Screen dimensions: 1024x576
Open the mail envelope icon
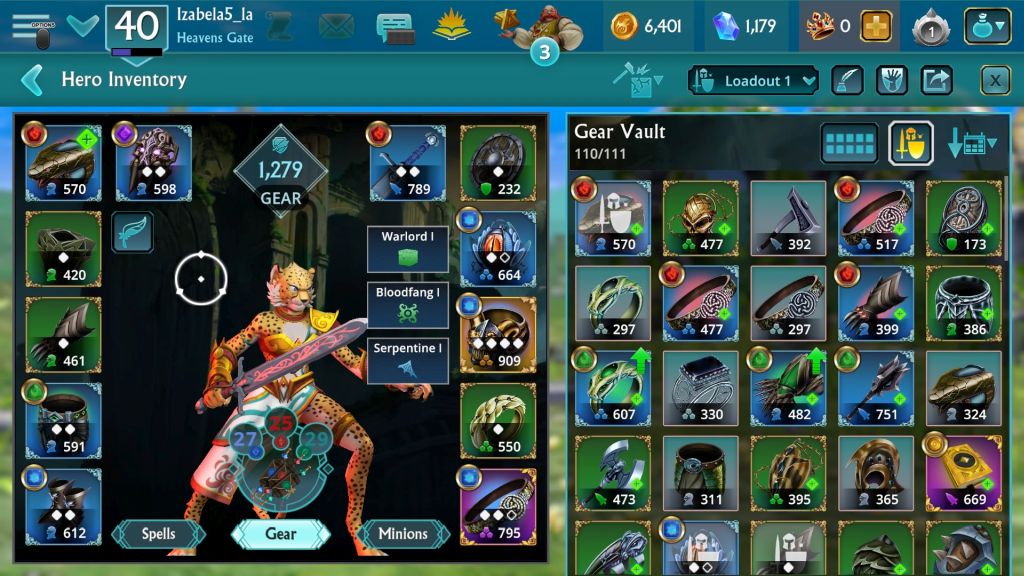[336, 27]
